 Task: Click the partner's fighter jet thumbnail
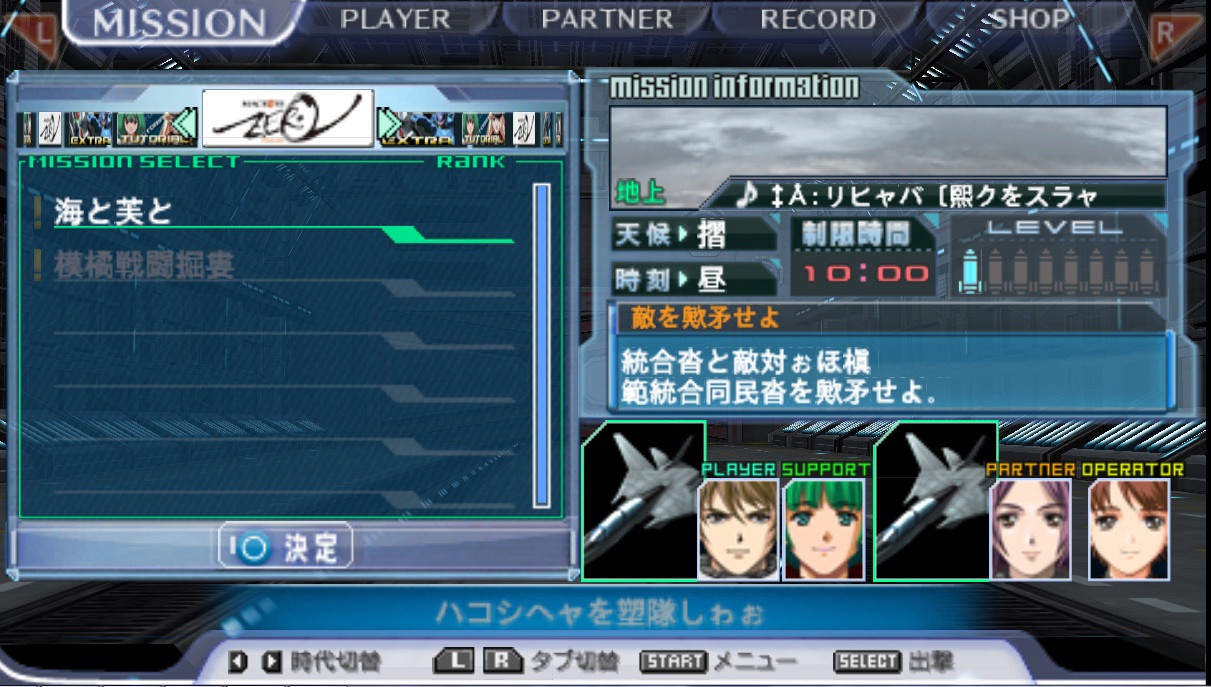[935, 500]
